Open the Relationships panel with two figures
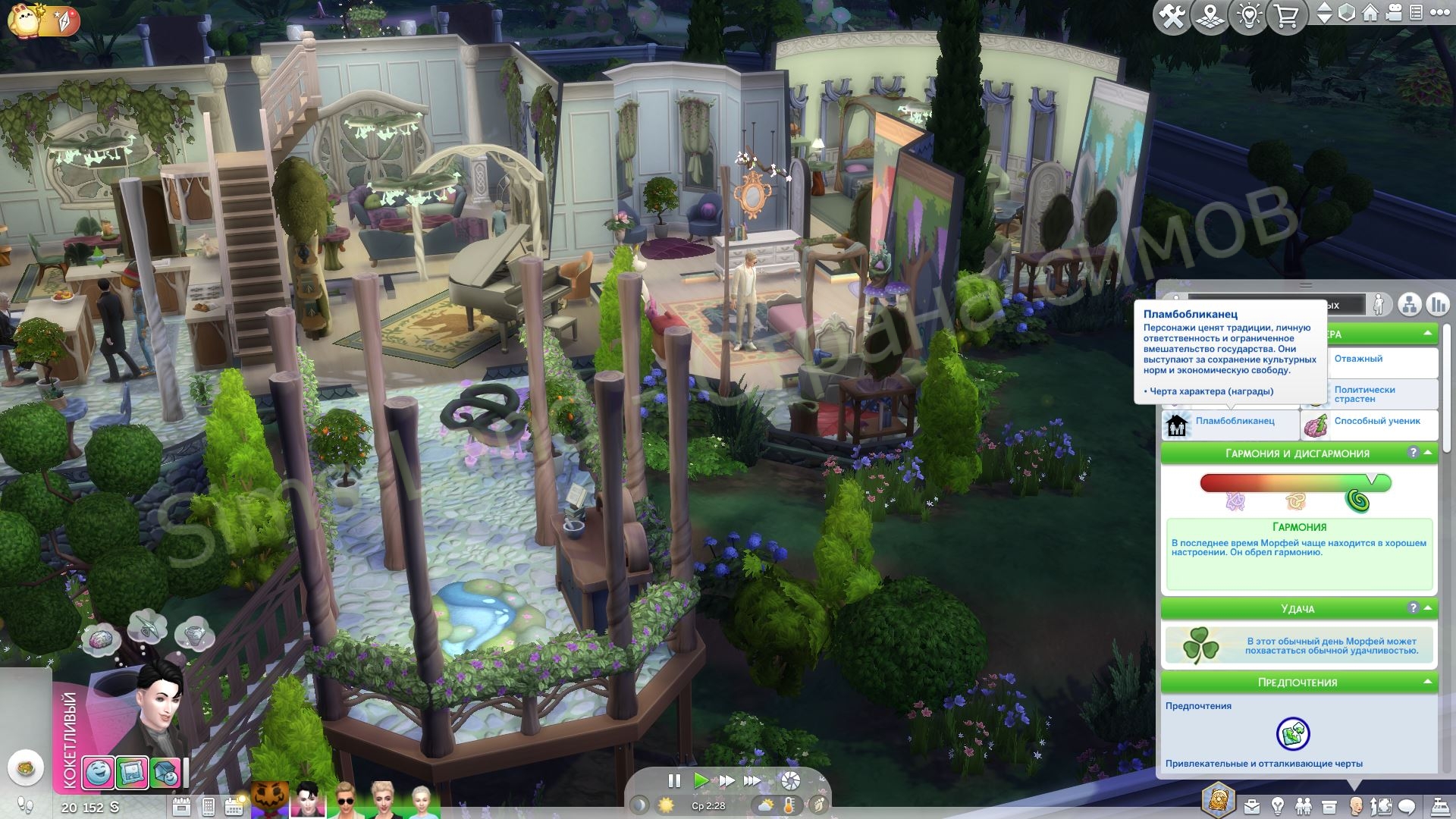1456x819 pixels. [x=1304, y=806]
